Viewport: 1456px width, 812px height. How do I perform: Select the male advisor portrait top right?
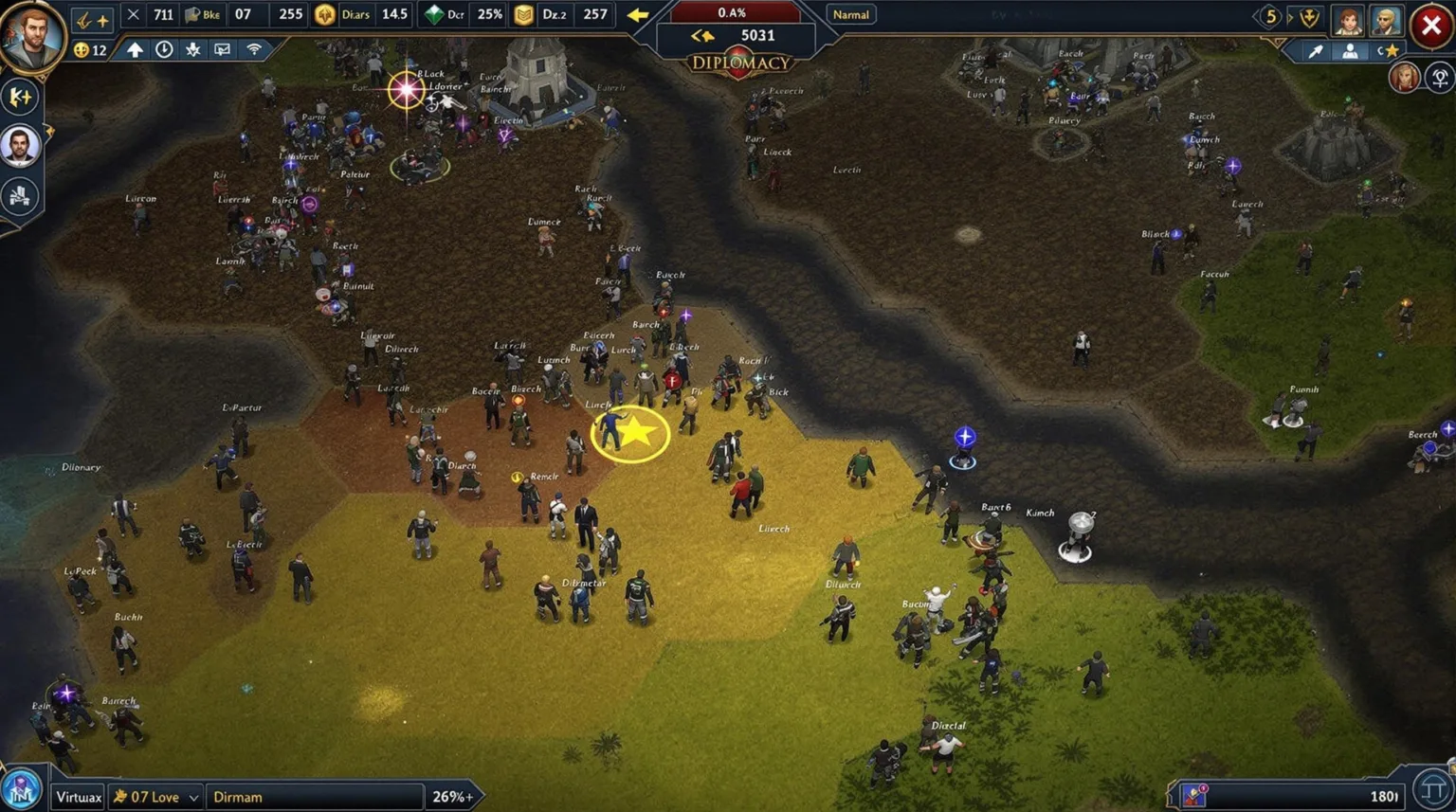coord(1386,22)
